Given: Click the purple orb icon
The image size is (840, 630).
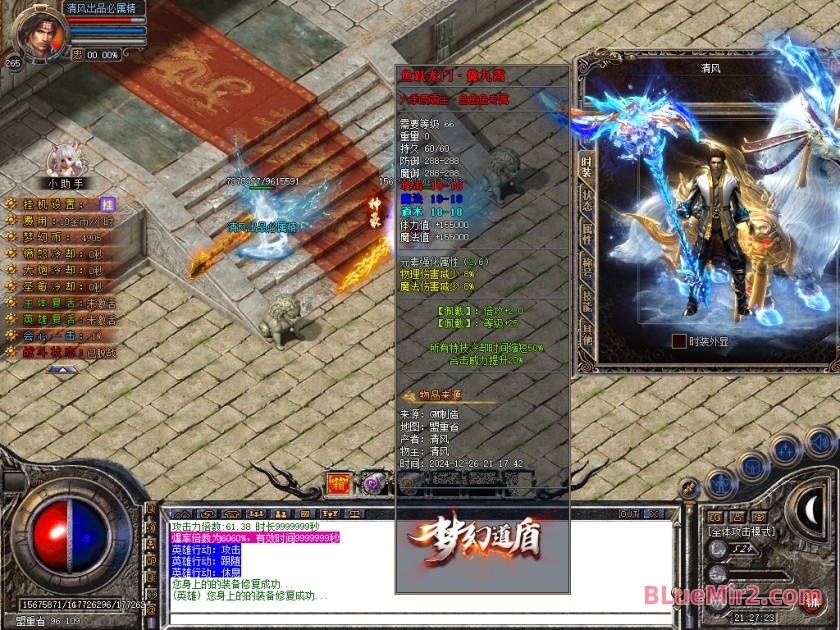Looking at the screenshot, I should pos(373,482).
